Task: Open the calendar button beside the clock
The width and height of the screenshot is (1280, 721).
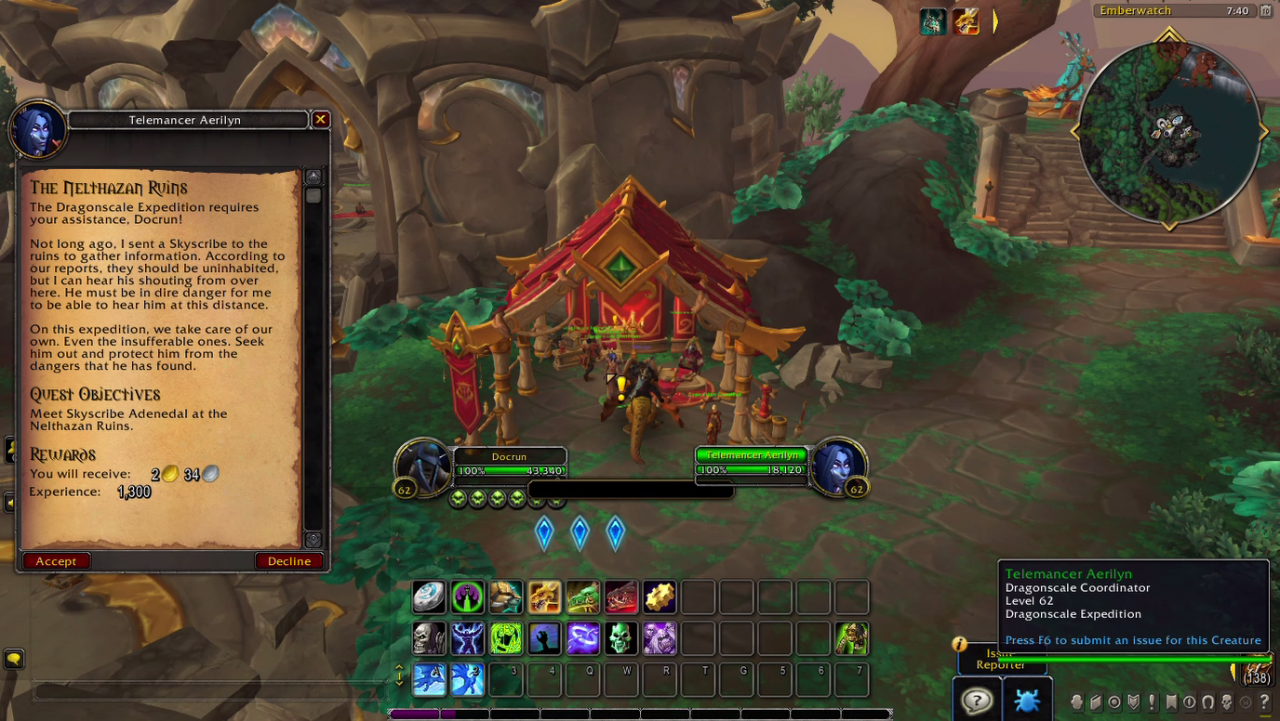Action: click(1264, 11)
